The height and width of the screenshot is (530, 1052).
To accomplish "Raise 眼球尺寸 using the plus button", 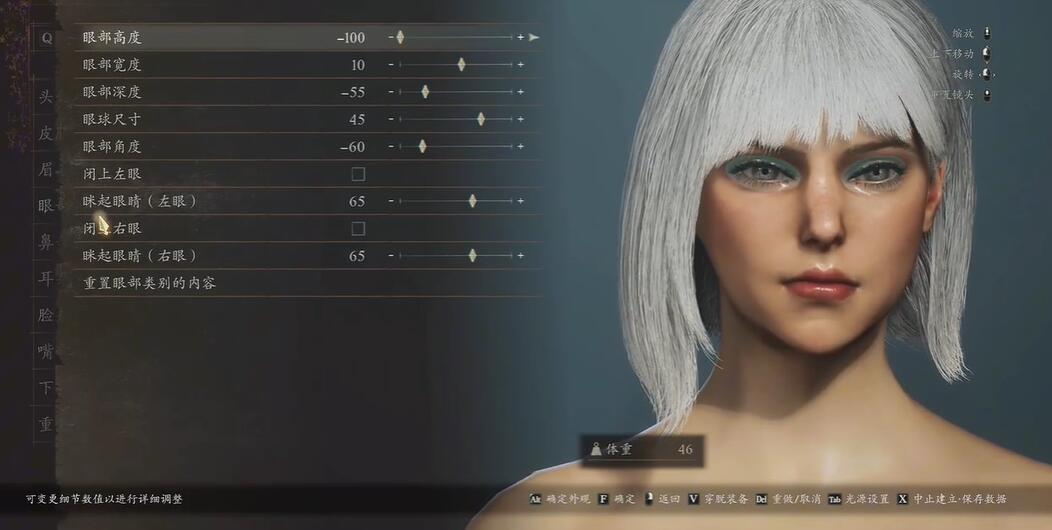I will (520, 119).
